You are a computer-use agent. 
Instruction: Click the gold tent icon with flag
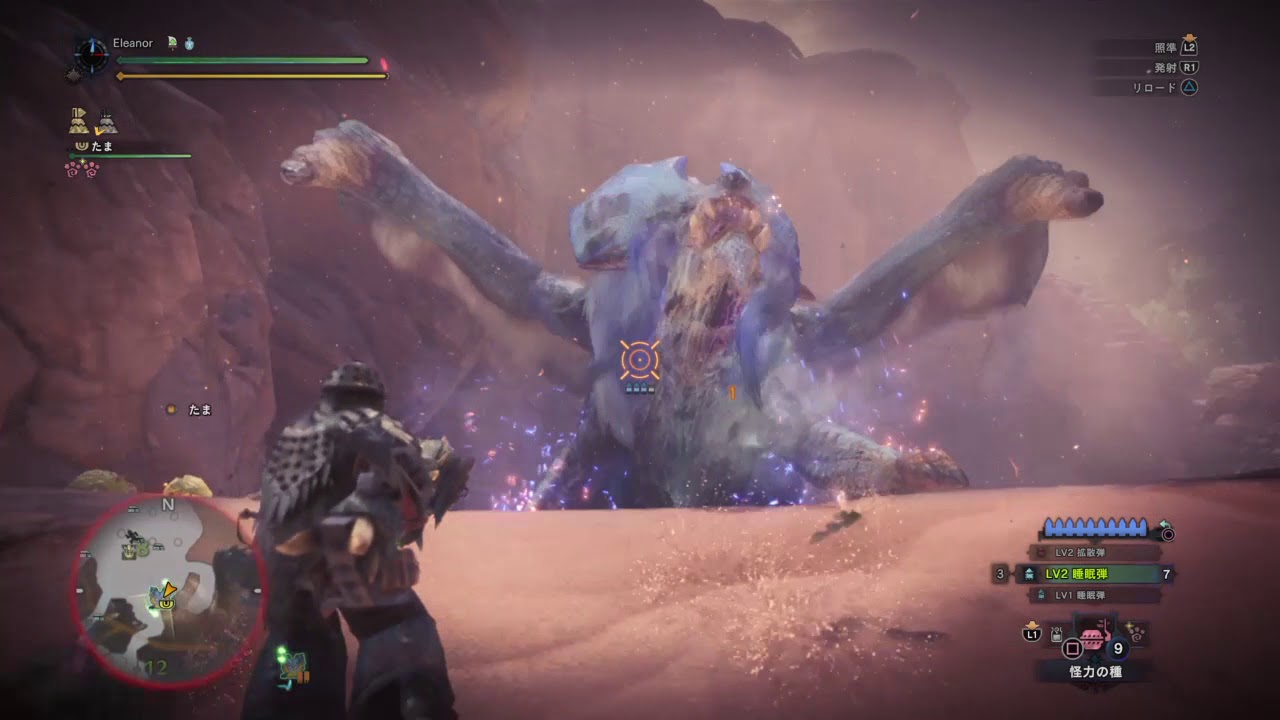[x=80, y=121]
